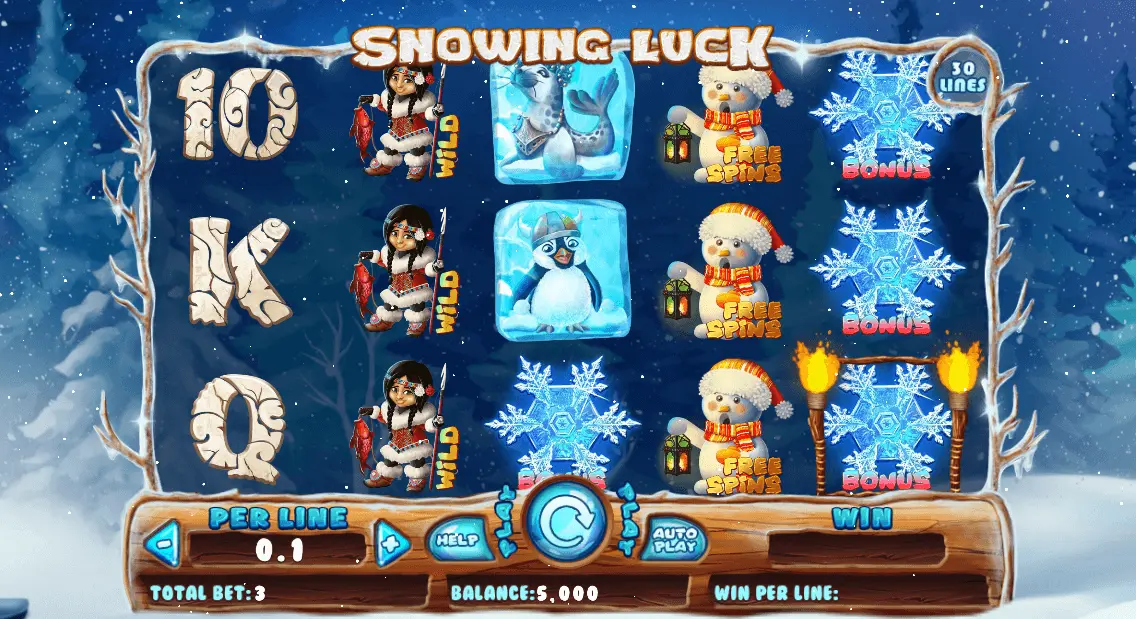Start Auto Play mode
Screen dimensions: 1136x619
(674, 541)
